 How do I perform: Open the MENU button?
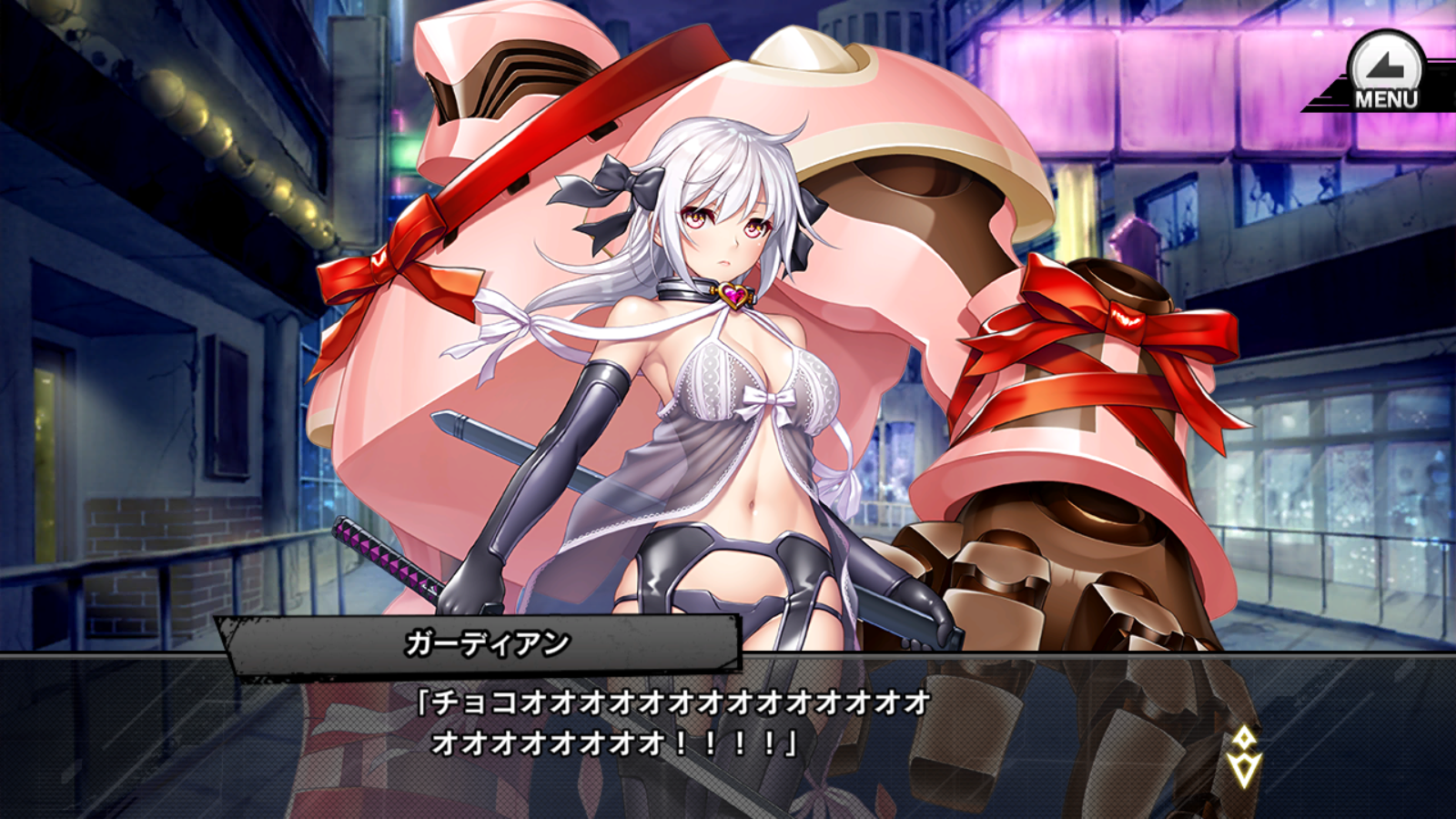click(1385, 74)
